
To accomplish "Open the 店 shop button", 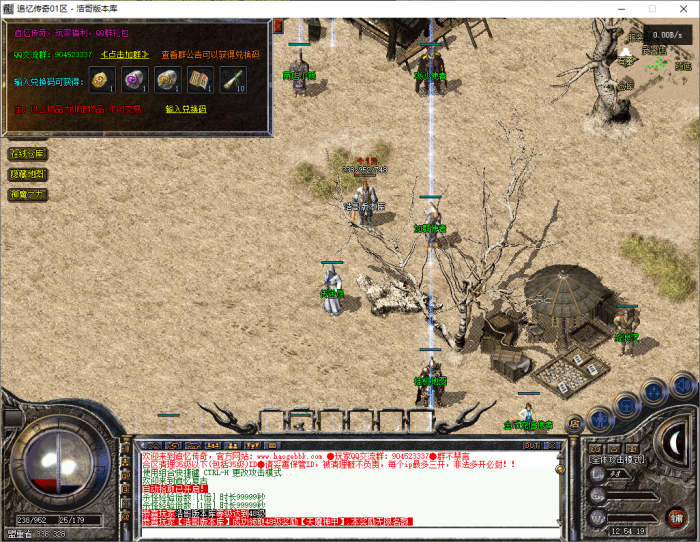I will coord(575,423).
